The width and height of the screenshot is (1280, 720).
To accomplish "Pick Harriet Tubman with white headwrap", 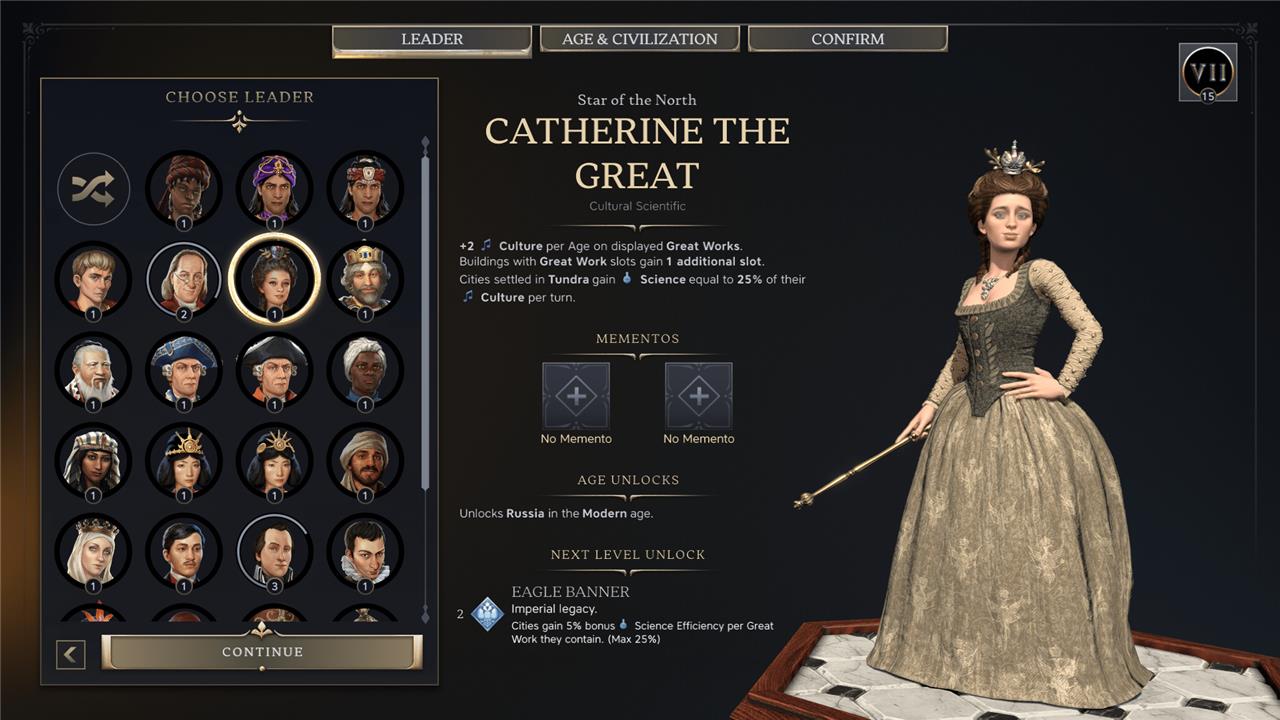I will coord(365,370).
